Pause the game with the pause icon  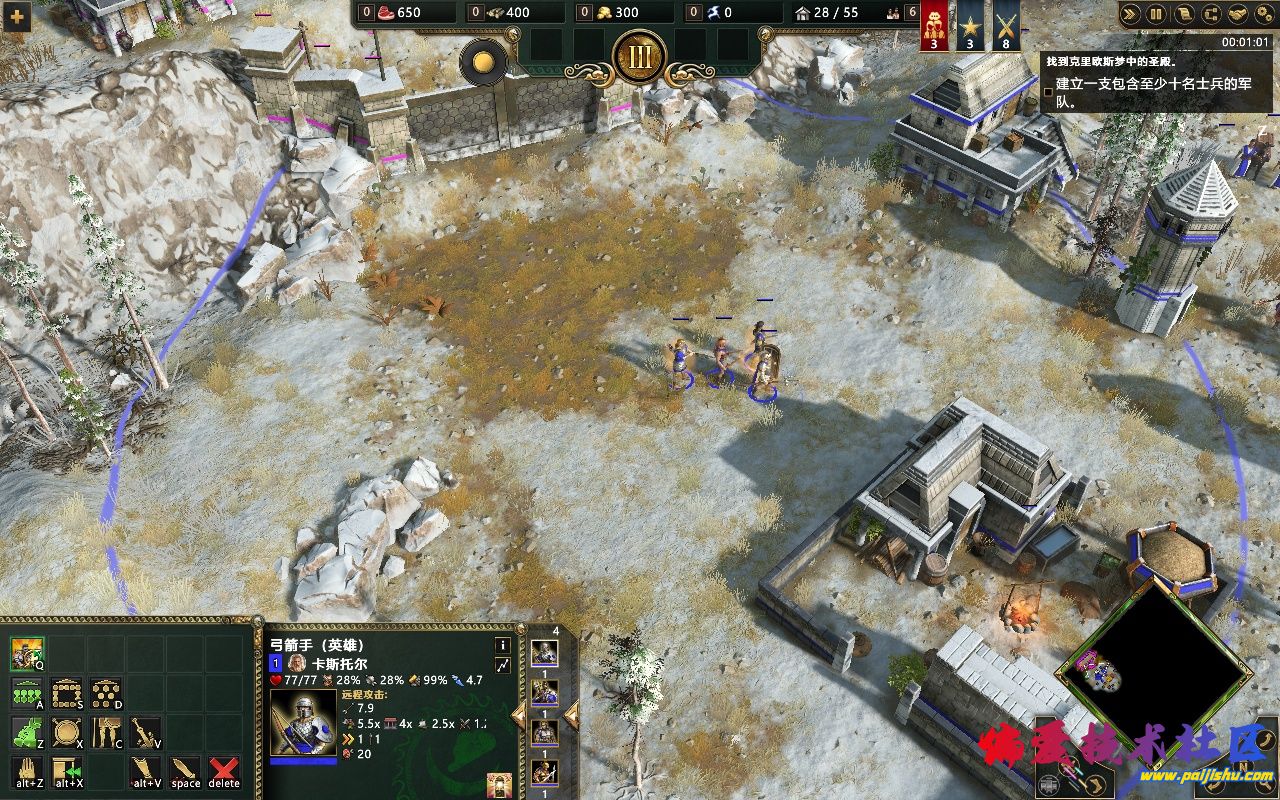1156,15
